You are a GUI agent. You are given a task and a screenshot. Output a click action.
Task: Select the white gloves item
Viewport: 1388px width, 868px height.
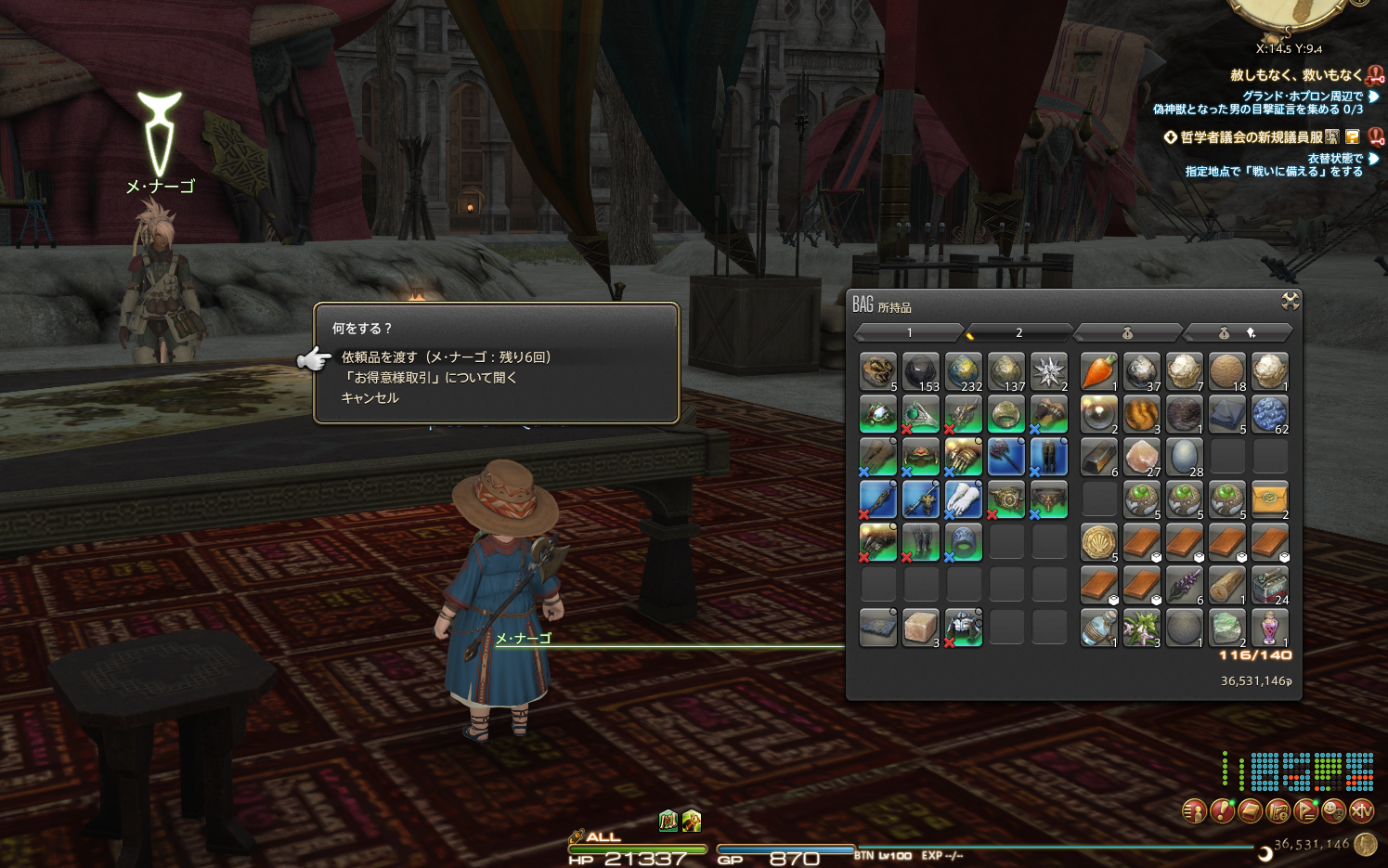(964, 499)
